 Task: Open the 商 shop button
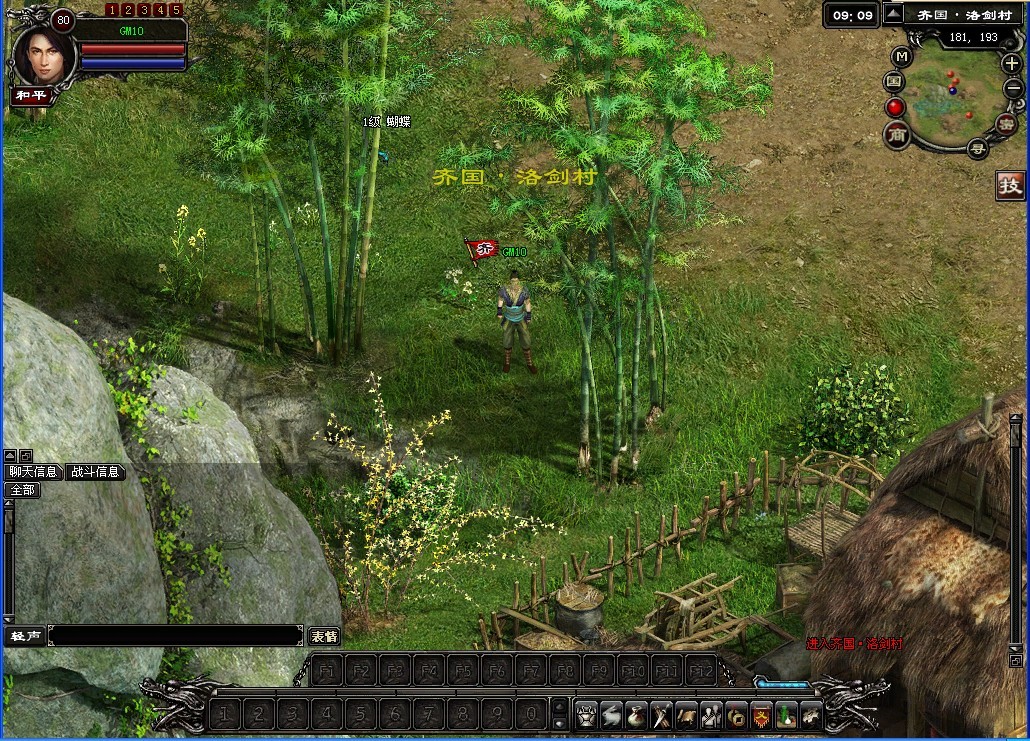[x=897, y=134]
